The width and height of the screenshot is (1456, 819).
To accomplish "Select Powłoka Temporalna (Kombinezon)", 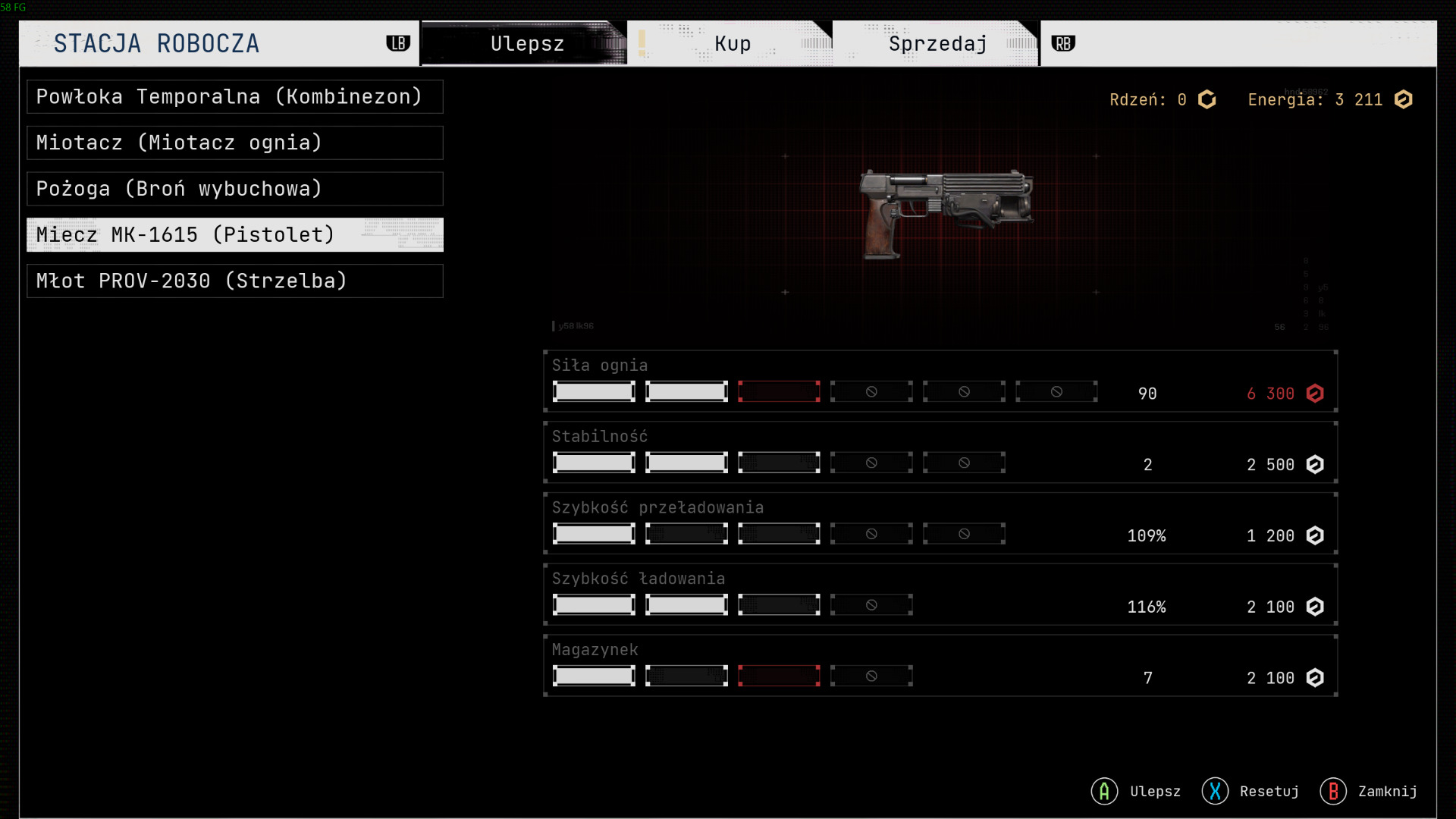I will (234, 97).
